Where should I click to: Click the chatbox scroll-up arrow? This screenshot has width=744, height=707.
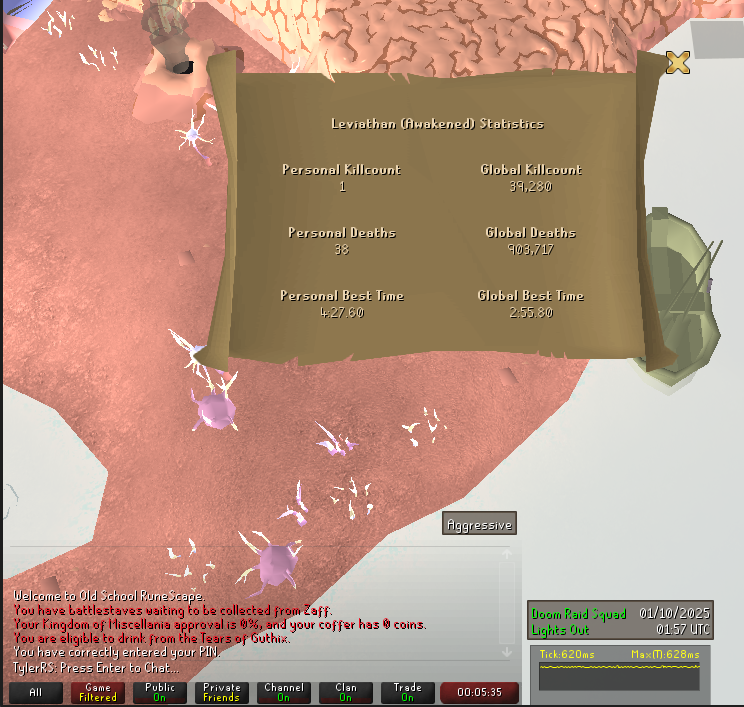coord(507,553)
